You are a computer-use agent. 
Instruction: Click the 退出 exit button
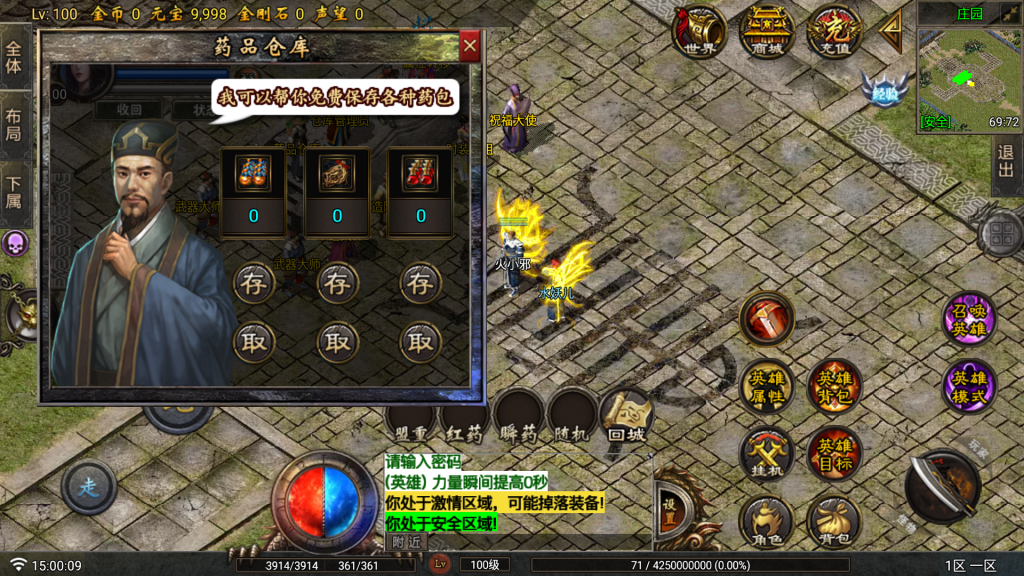[x=1005, y=166]
